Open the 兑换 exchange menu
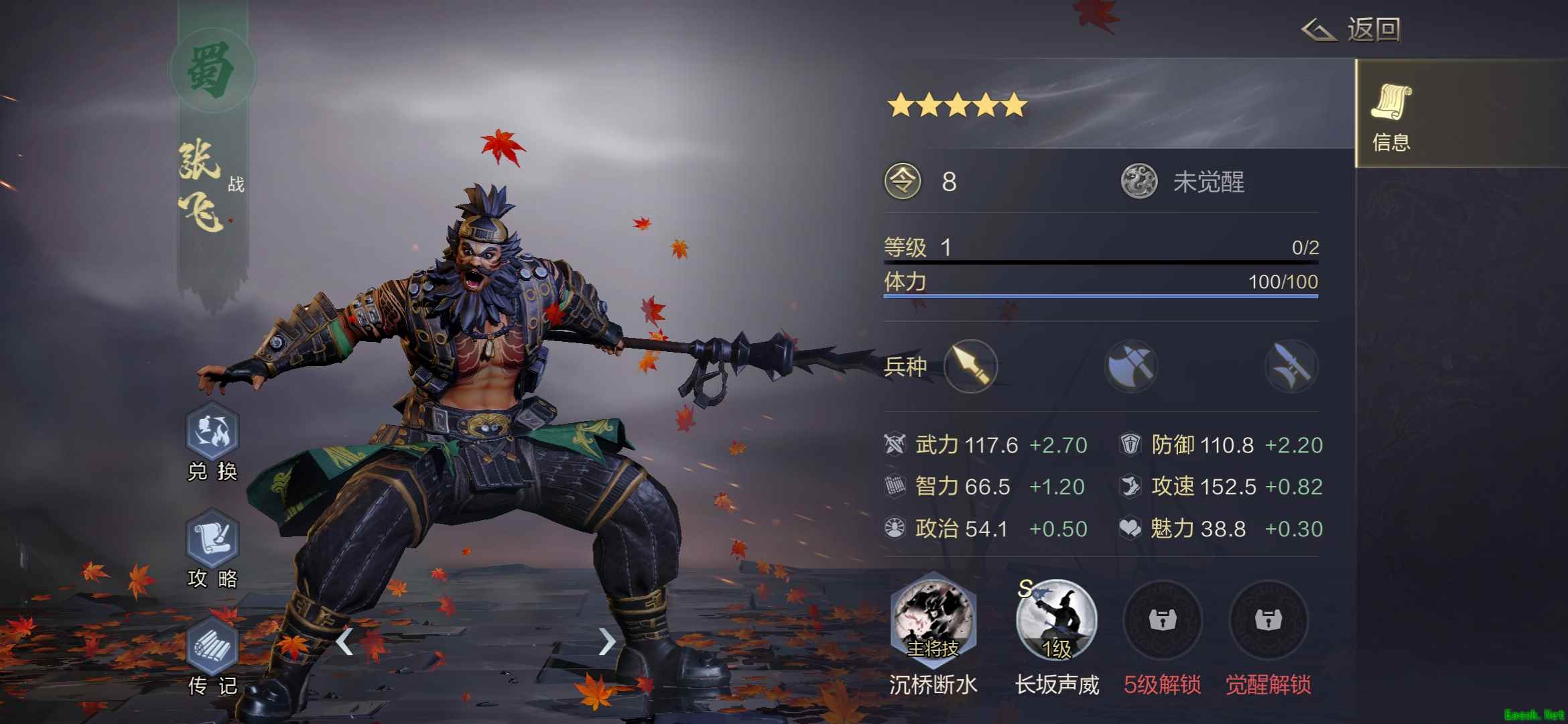Image resolution: width=1568 pixels, height=724 pixels. [x=212, y=432]
